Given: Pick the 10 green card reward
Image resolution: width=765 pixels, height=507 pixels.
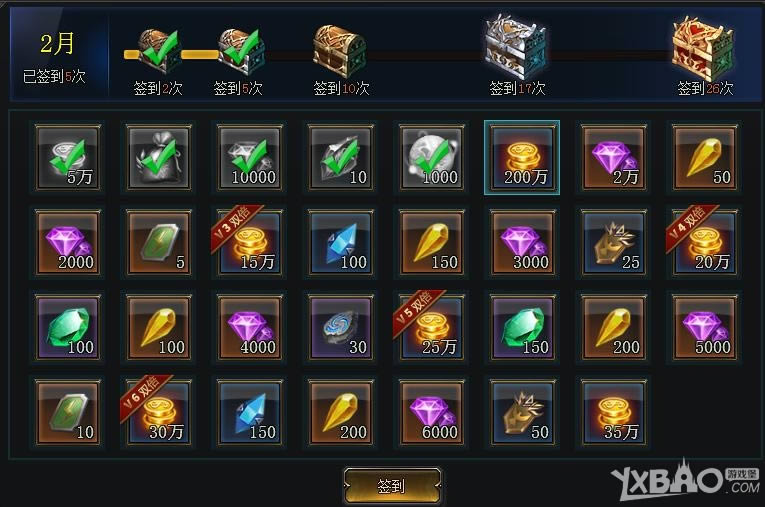Looking at the screenshot, I should [x=67, y=412].
